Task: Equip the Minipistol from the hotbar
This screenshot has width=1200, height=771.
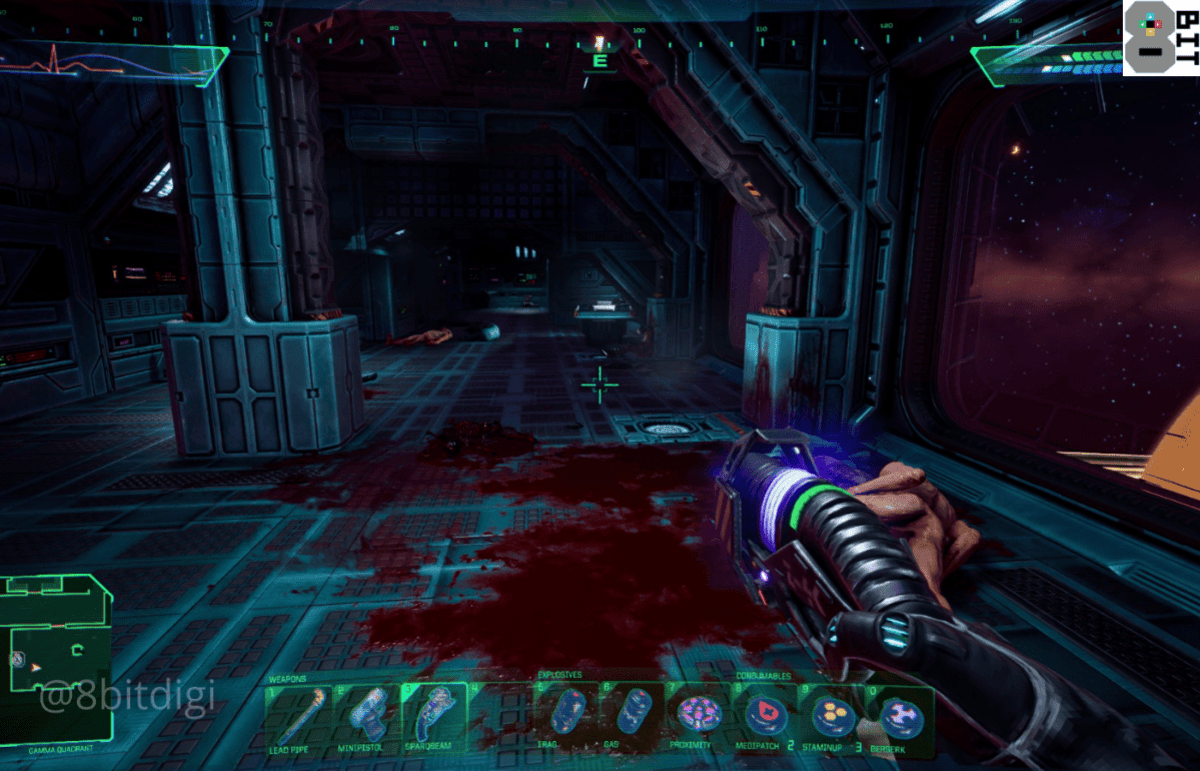Action: click(366, 717)
